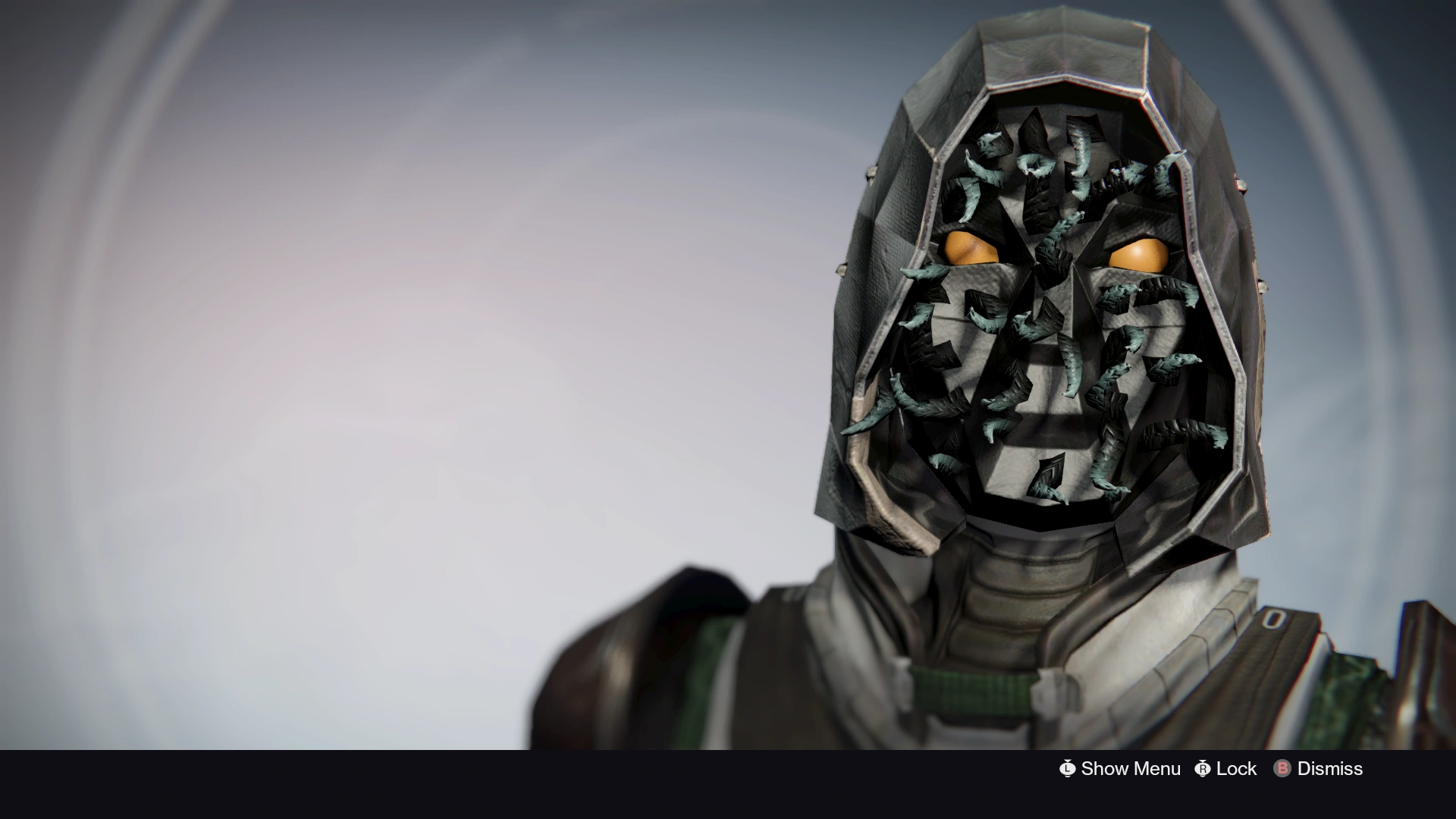Lock the displayed item
Screen dimensions: 1456x819
1236,768
